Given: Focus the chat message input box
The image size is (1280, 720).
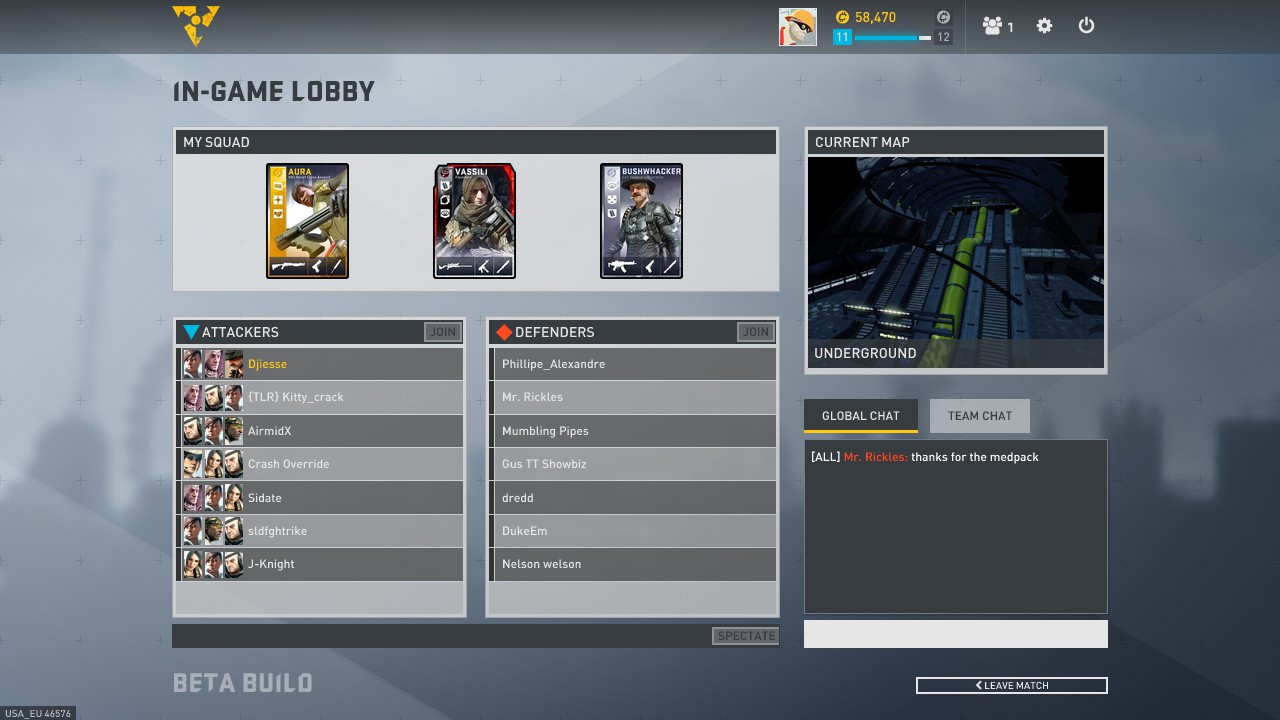Looking at the screenshot, I should [955, 634].
